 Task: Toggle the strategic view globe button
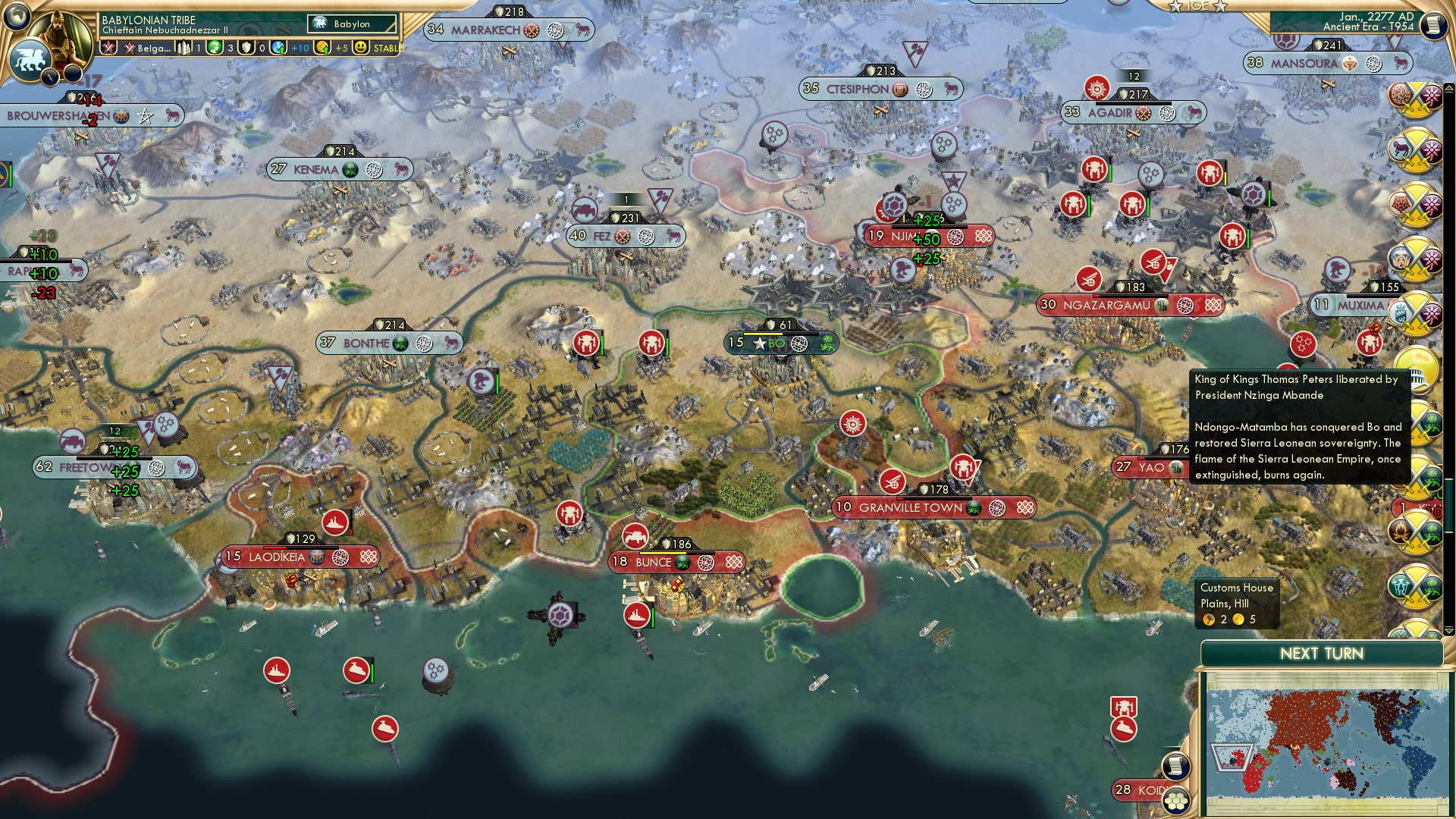15,17
